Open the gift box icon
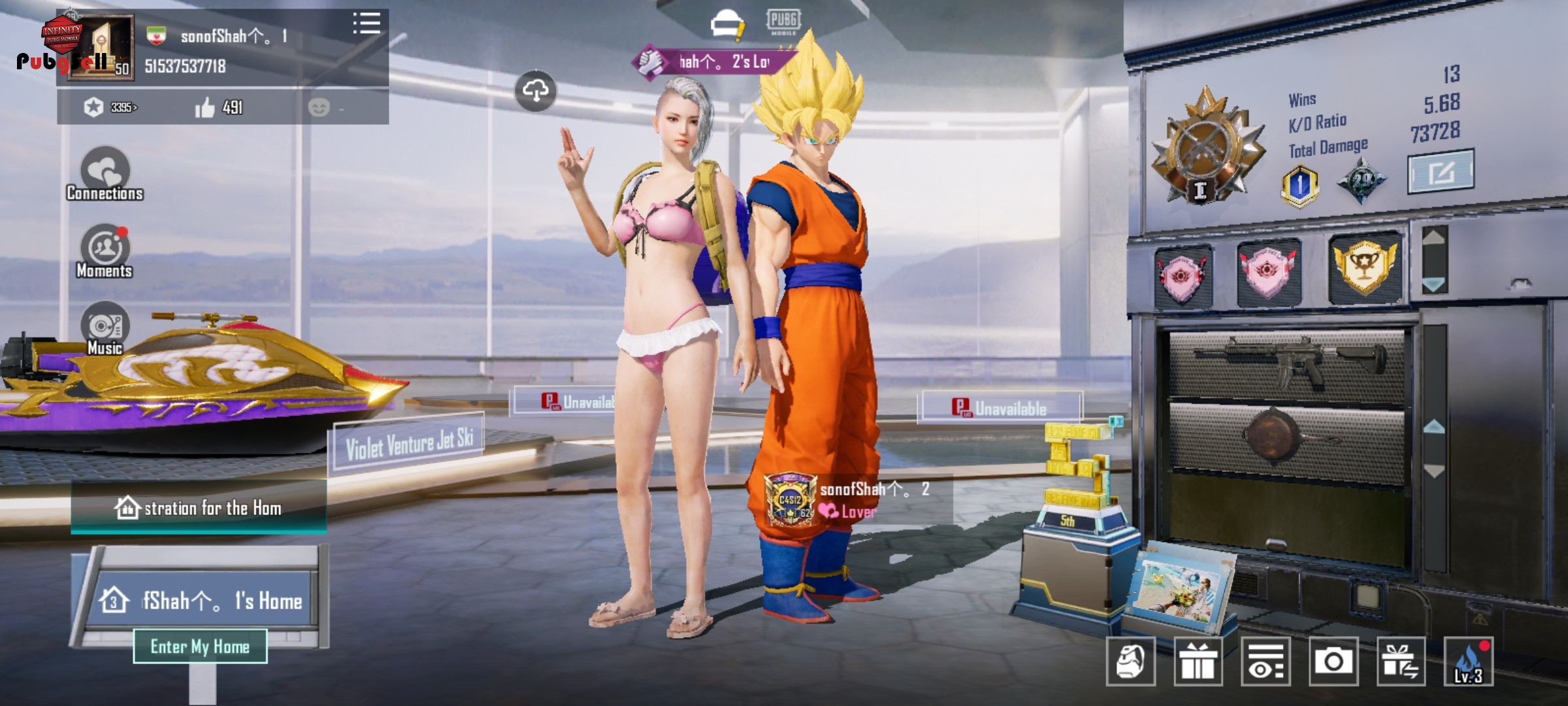Screen dimensions: 1568x706 coord(1198,662)
